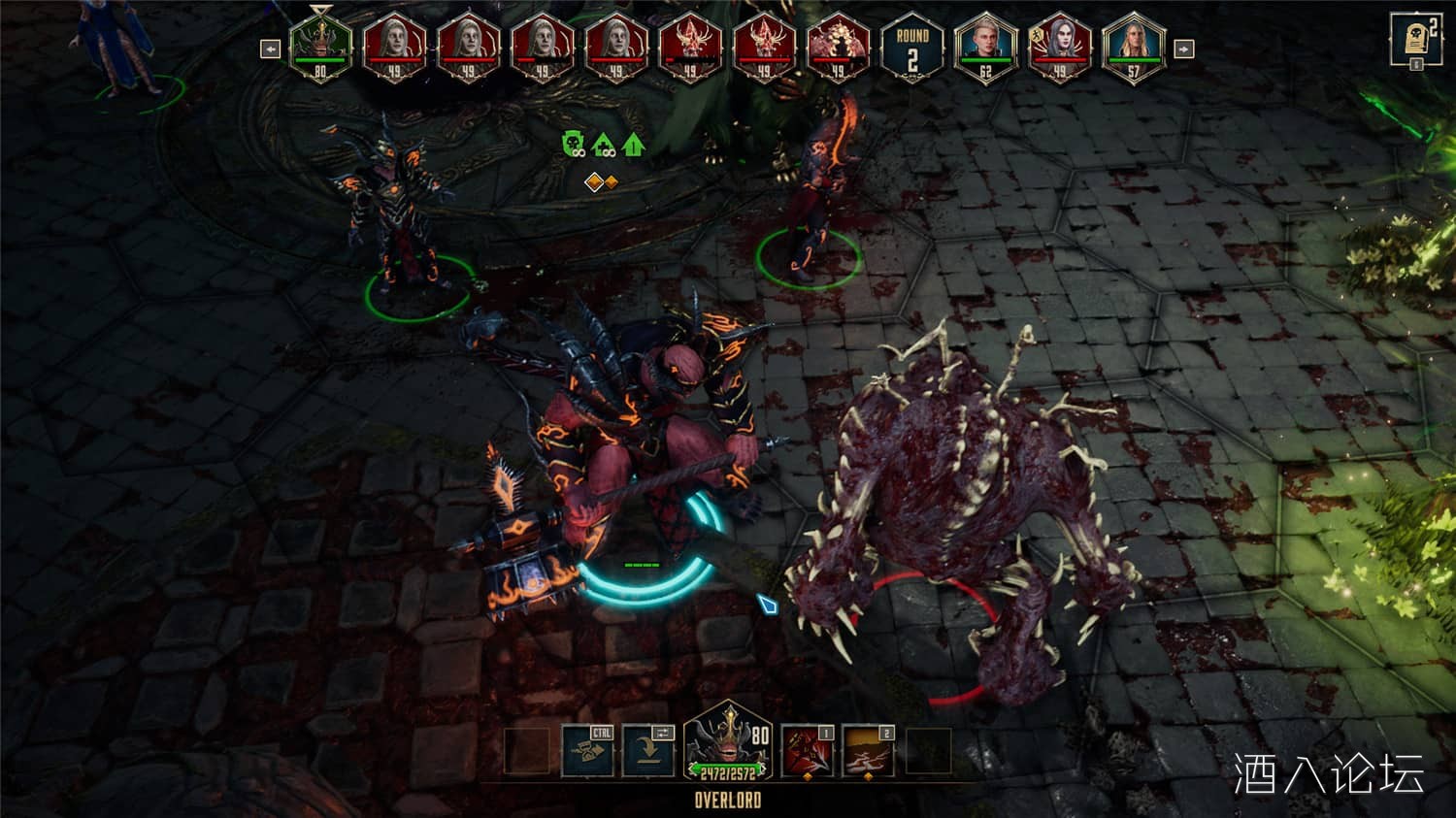Activate the red hammer strike ability

click(808, 752)
